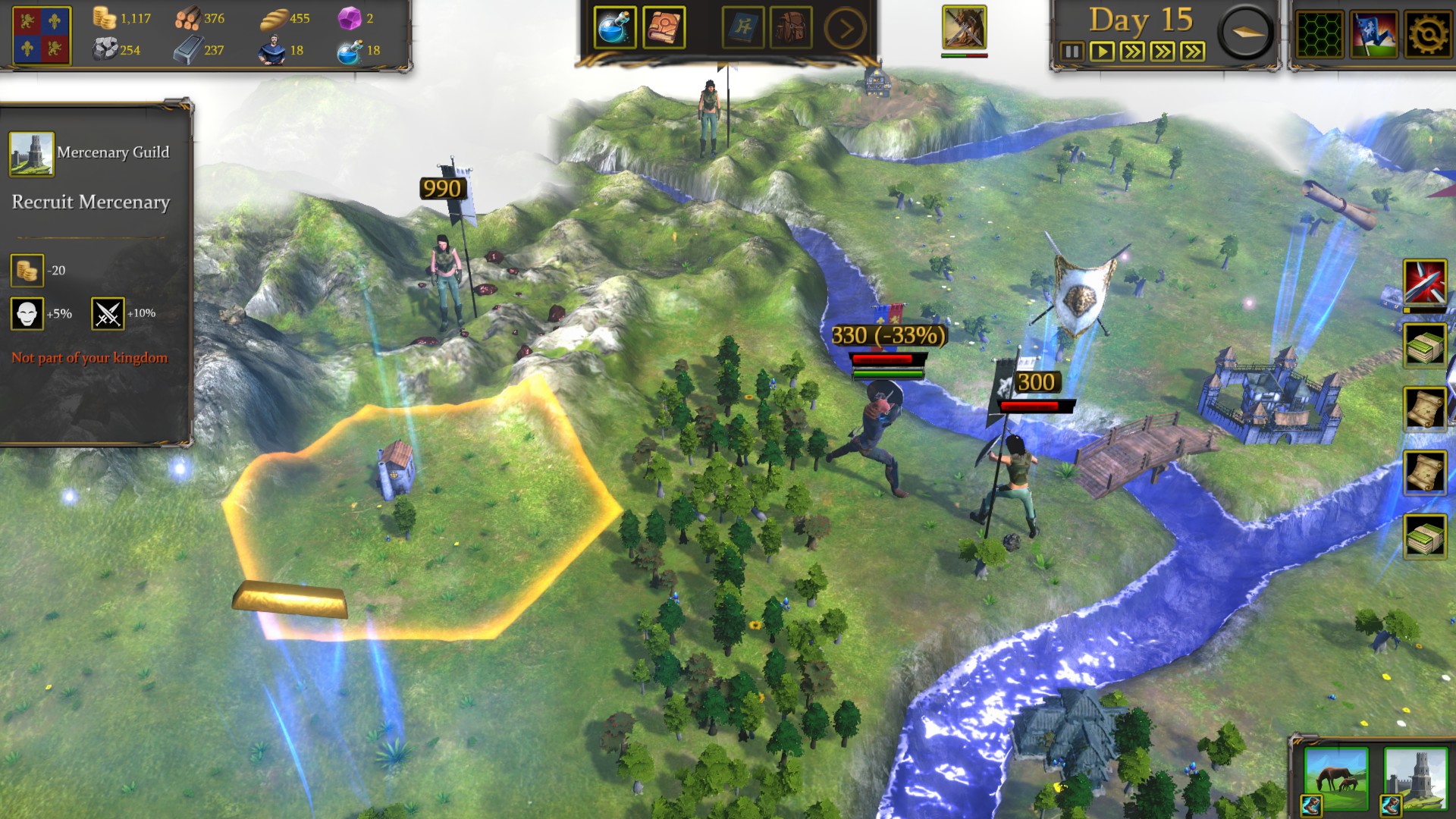Select the crossed-swords attack icon on the right sidebar

[x=1426, y=281]
